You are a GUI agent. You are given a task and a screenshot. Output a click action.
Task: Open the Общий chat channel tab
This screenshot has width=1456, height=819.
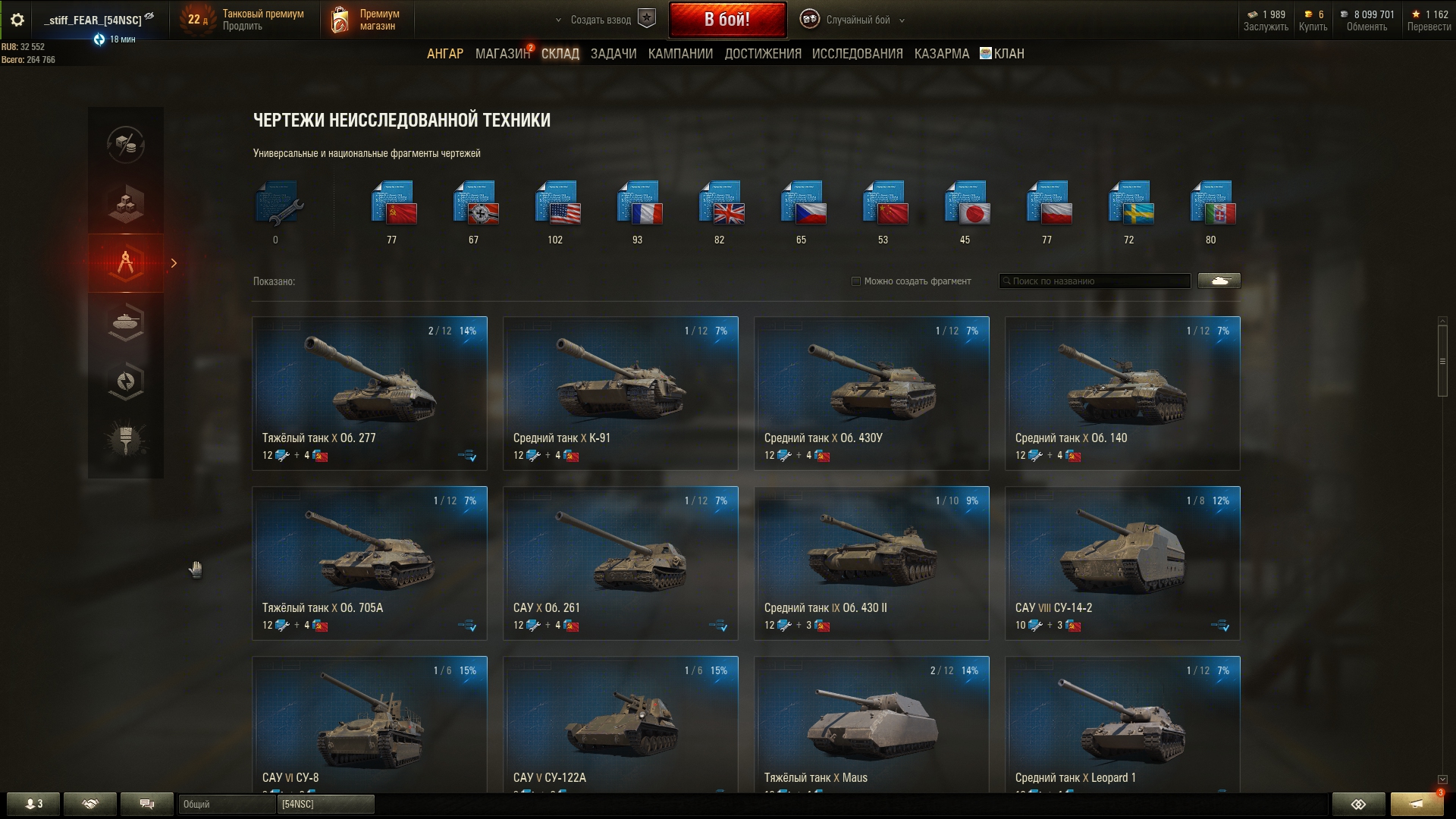click(x=226, y=804)
